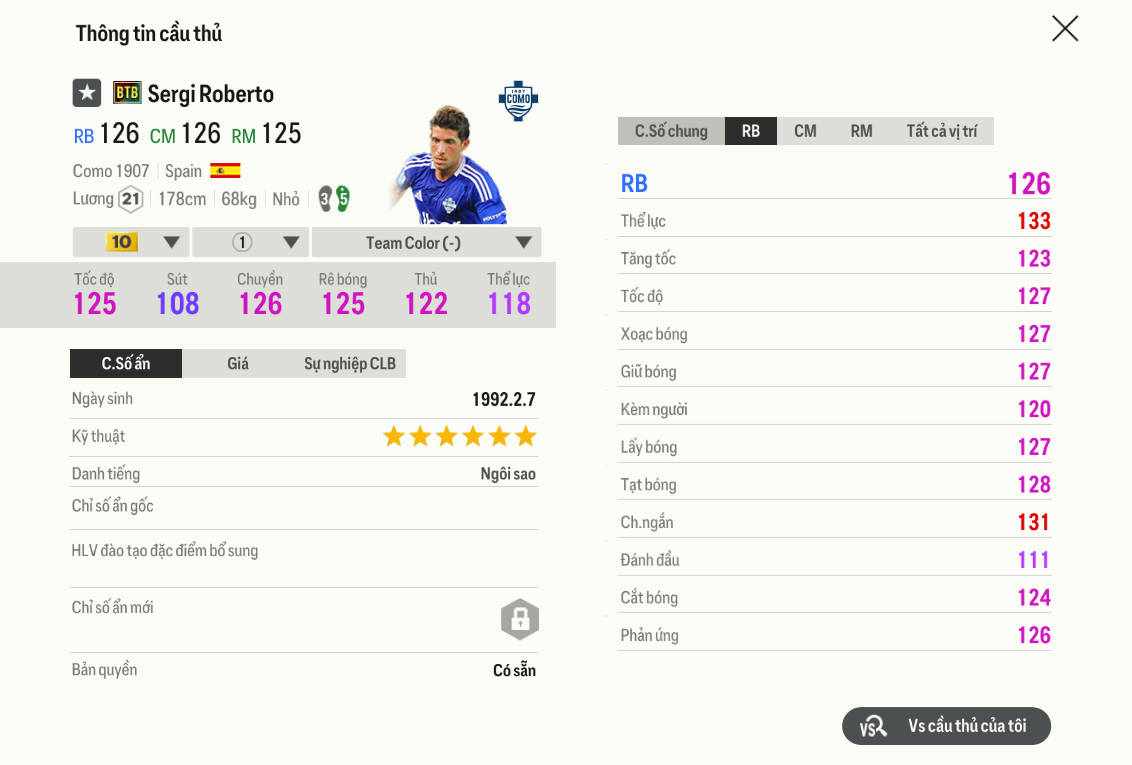Select the RB position tab
Viewport: 1132px width, 765px height.
(x=751, y=131)
